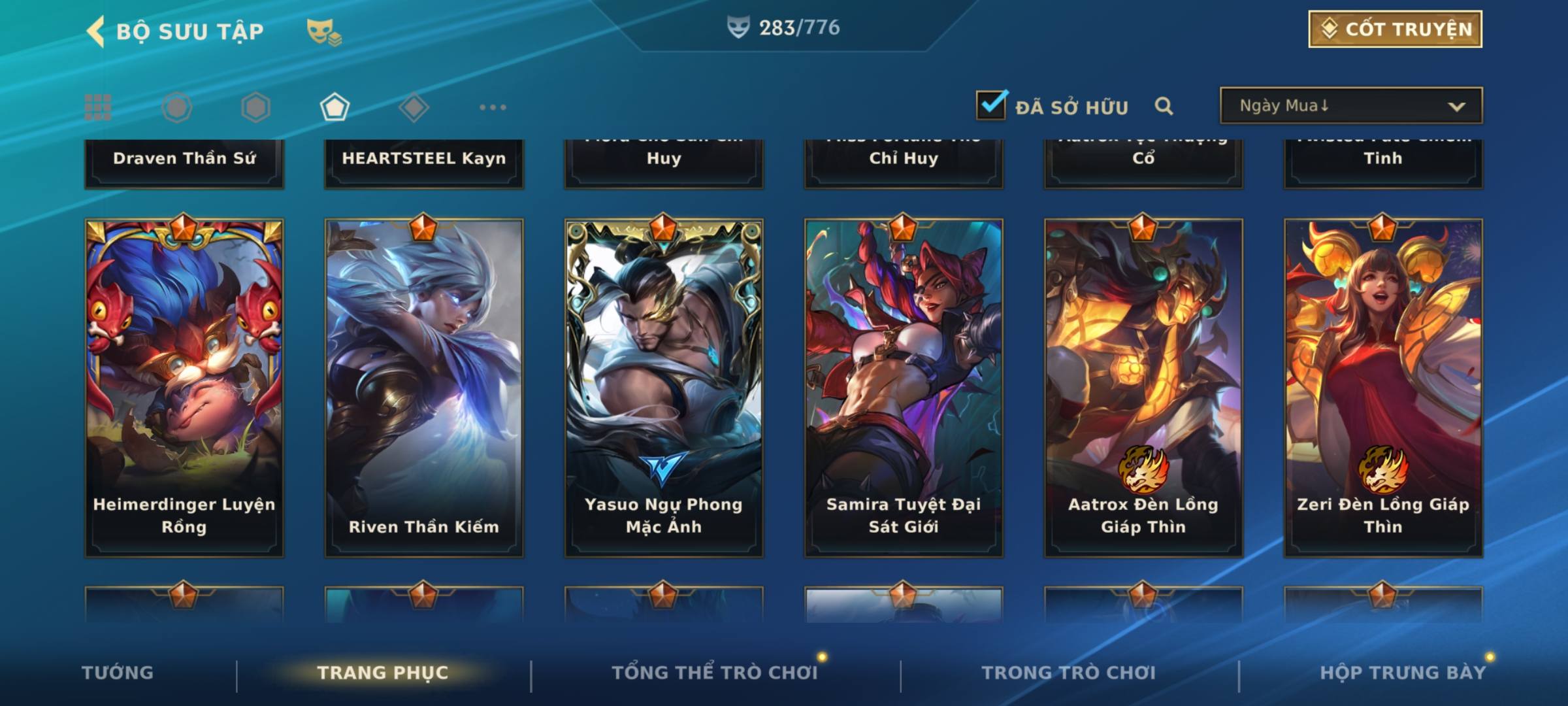Viewport: 1568px width, 706px height.
Task: Select Heimerdinger Luyện Rồng skin card
Action: click(184, 388)
